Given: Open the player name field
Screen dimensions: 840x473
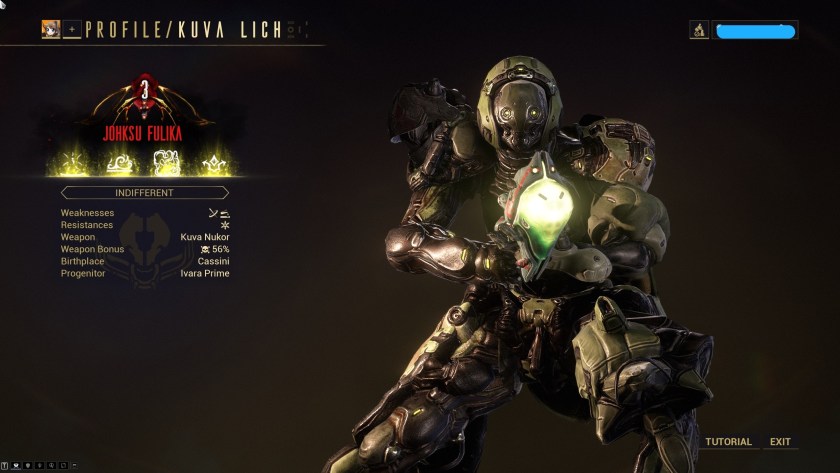Looking at the screenshot, I should (x=755, y=31).
